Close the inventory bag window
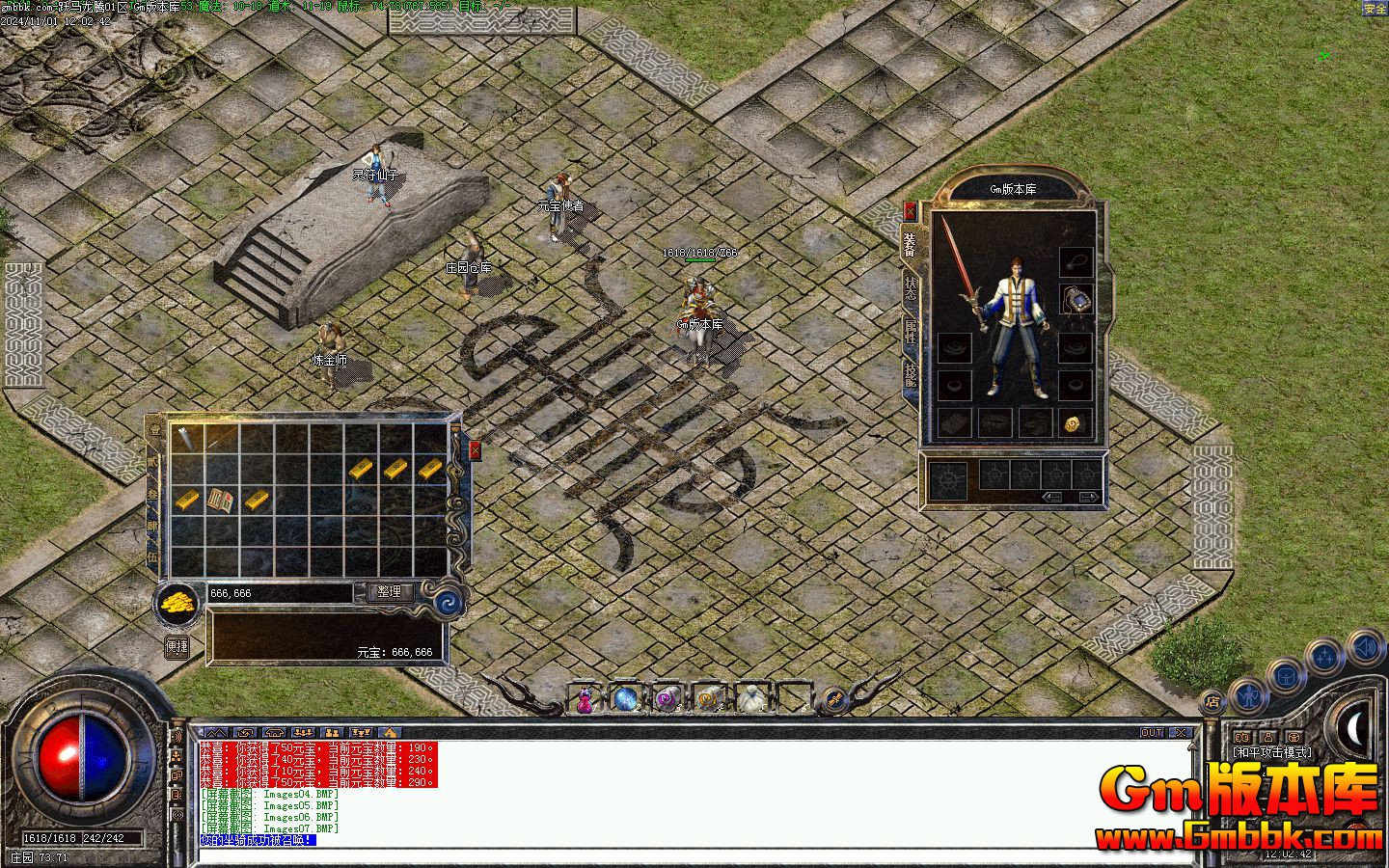The image size is (1389, 868). 475,449
